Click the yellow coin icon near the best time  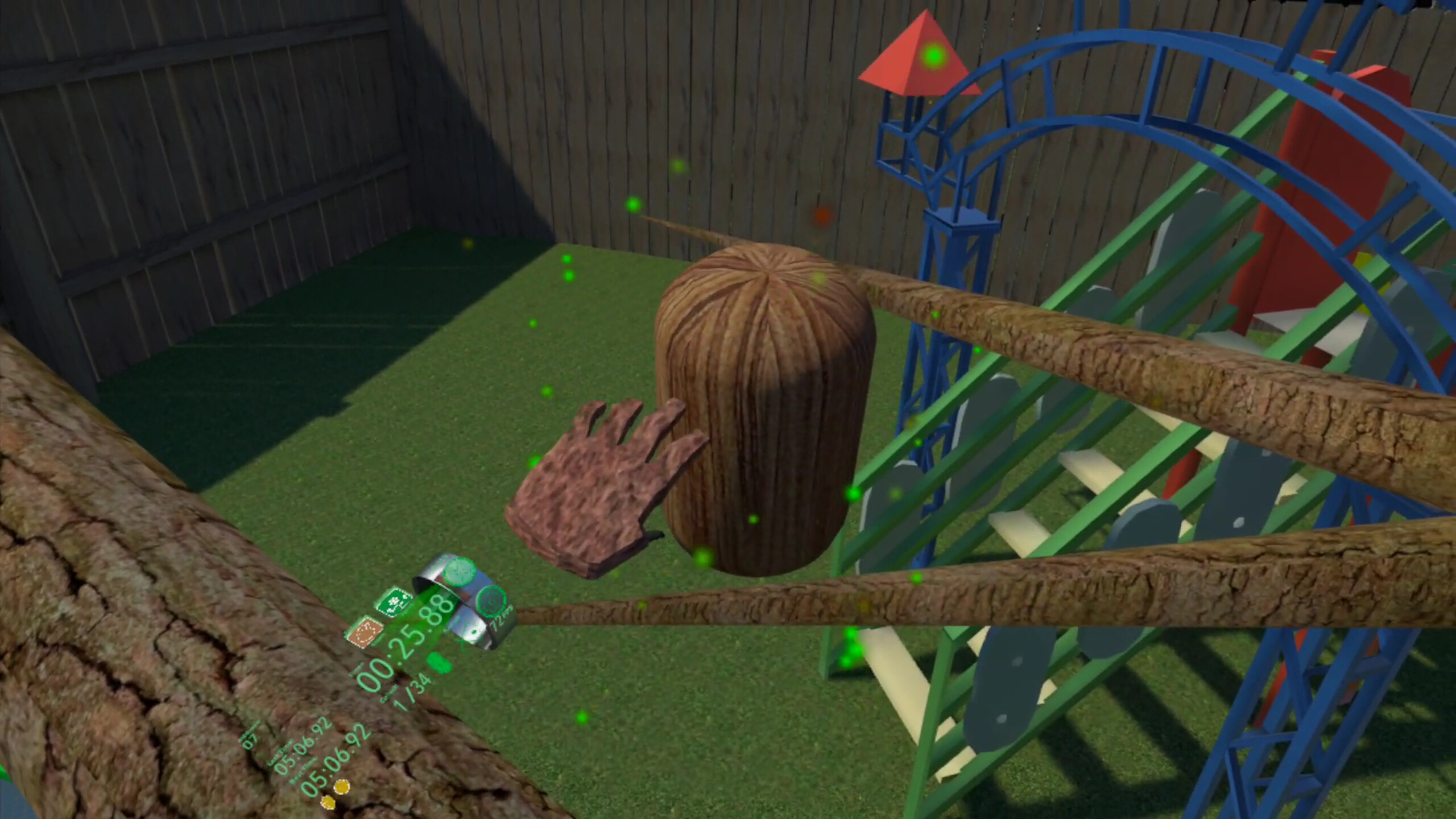342,788
